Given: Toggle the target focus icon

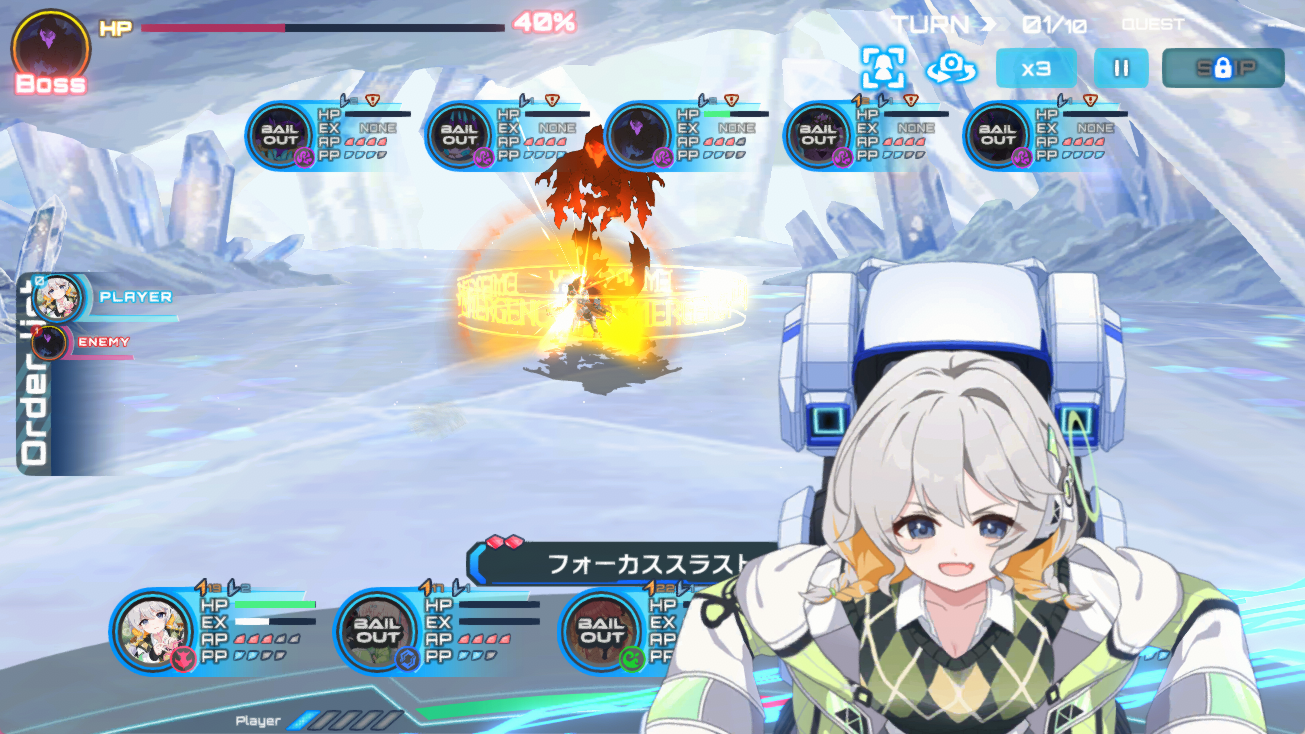Looking at the screenshot, I should [x=883, y=68].
